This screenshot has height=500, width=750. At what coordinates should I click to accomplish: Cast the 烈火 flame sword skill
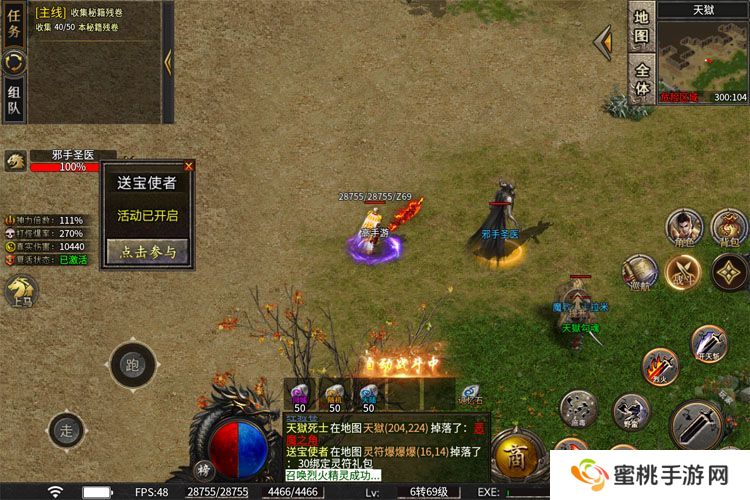[x=660, y=366]
